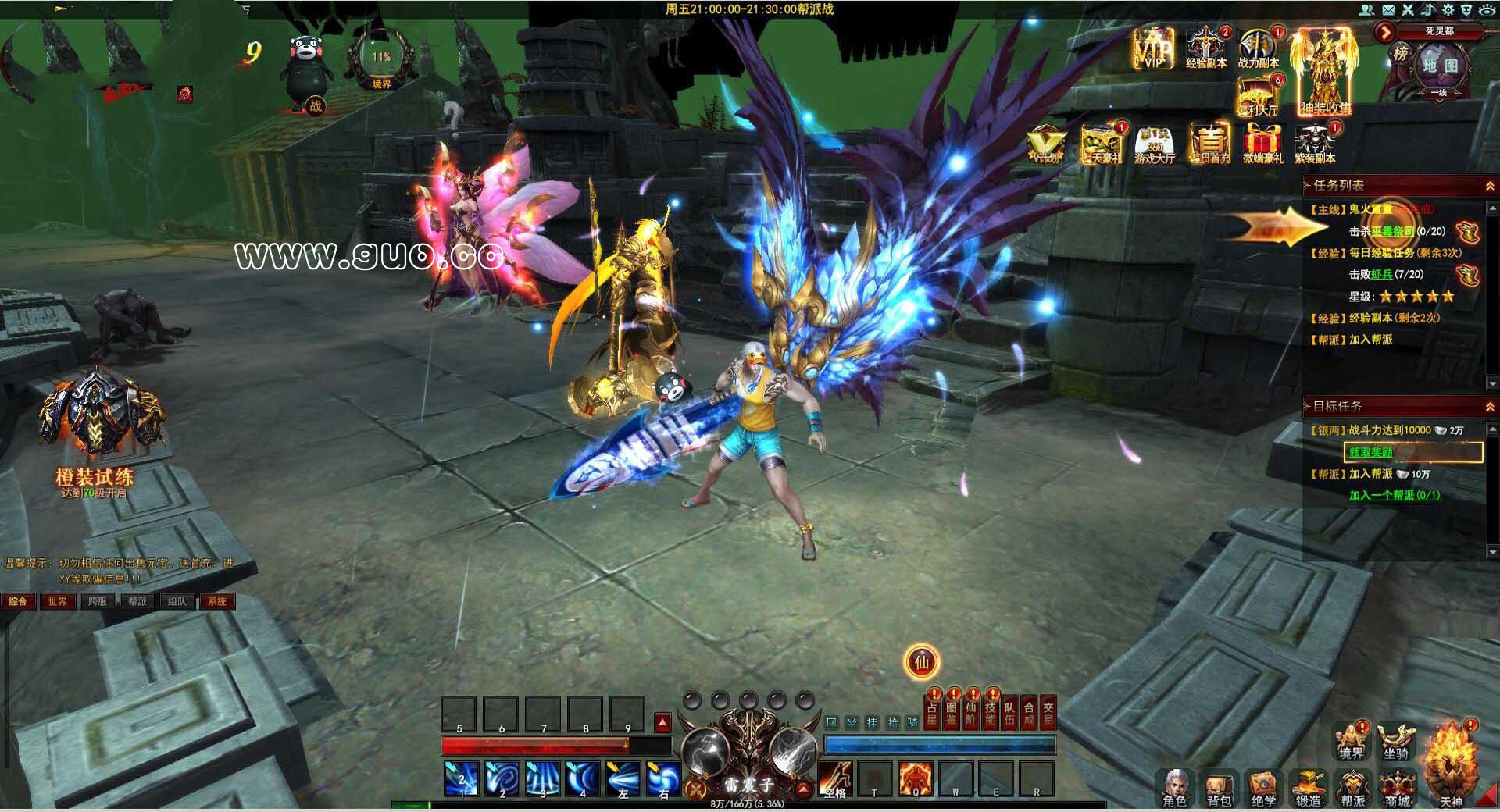Open the VIP privileges icon
The width and height of the screenshot is (1500, 812).
tap(1153, 48)
